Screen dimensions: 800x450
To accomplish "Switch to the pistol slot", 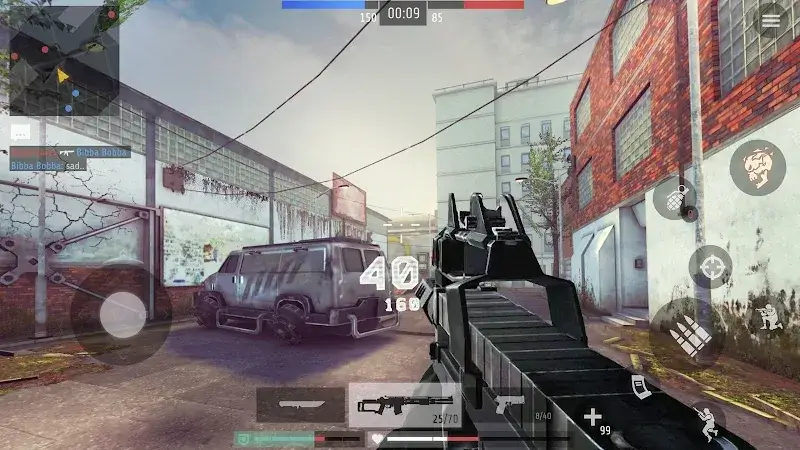I will pyautogui.click(x=512, y=405).
